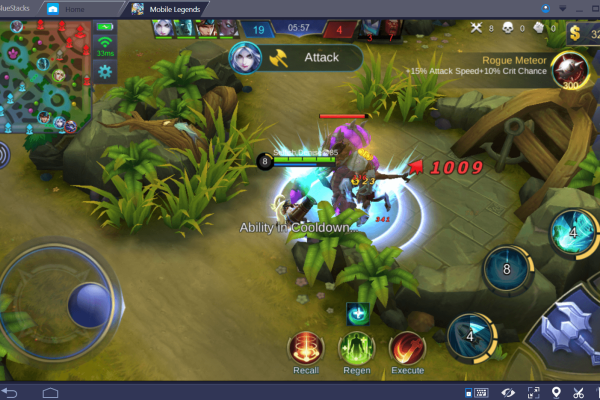Use the small blue healing item icon
The width and height of the screenshot is (600, 400).
tap(357, 313)
